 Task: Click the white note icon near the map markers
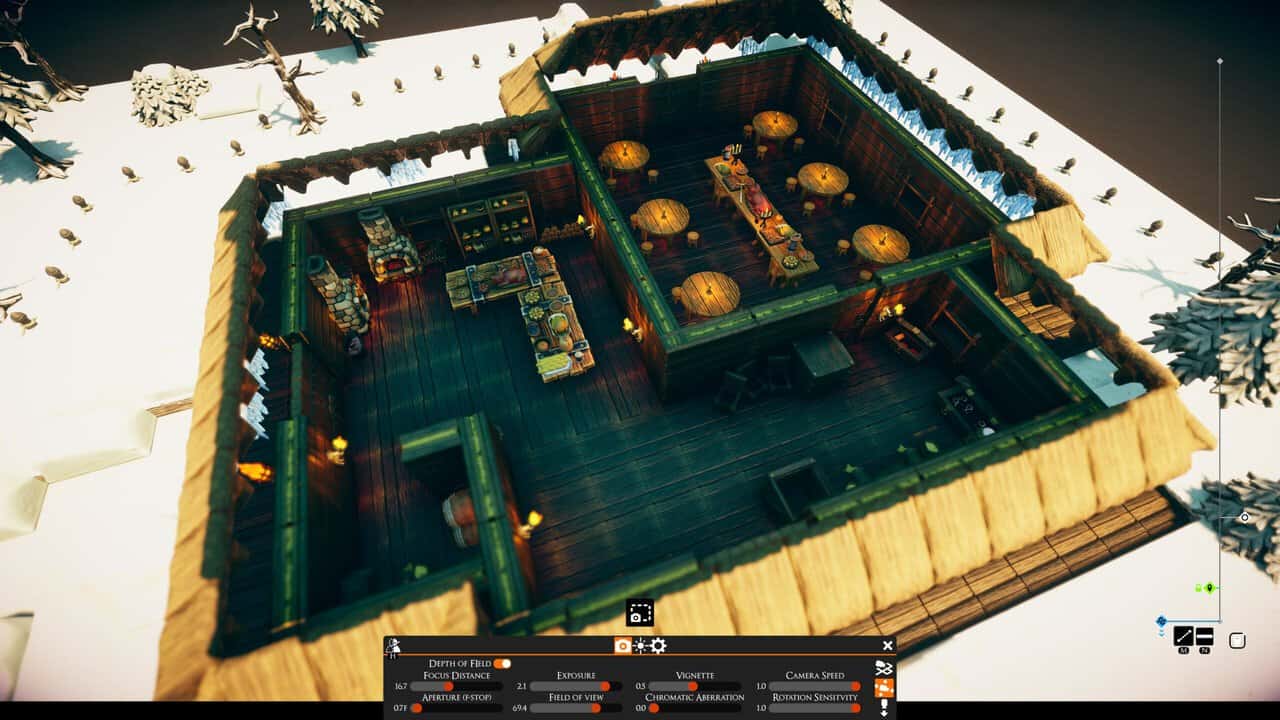tap(1237, 639)
